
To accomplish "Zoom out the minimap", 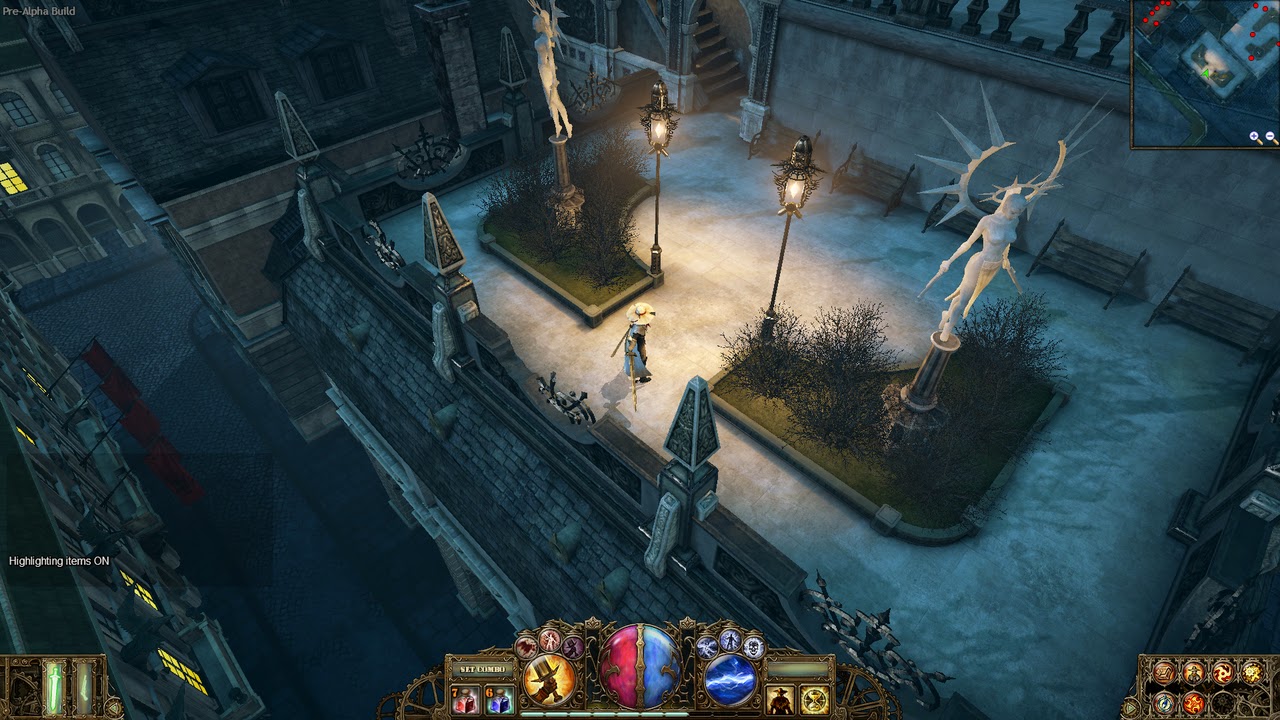I will coord(1270,137).
